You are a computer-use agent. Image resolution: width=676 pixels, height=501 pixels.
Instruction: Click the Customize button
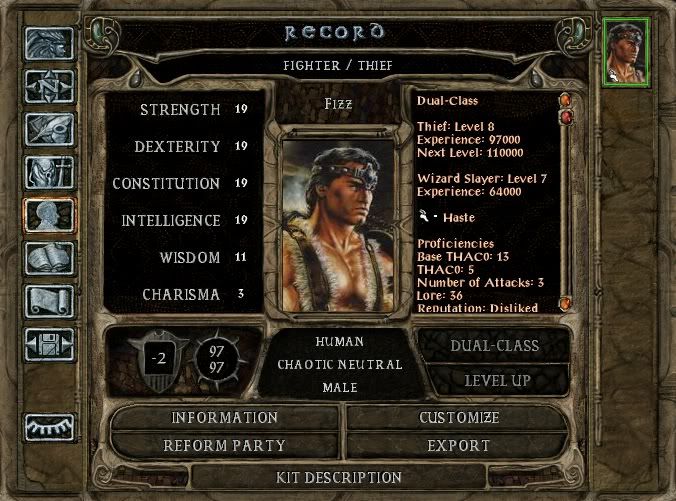pyautogui.click(x=458, y=418)
